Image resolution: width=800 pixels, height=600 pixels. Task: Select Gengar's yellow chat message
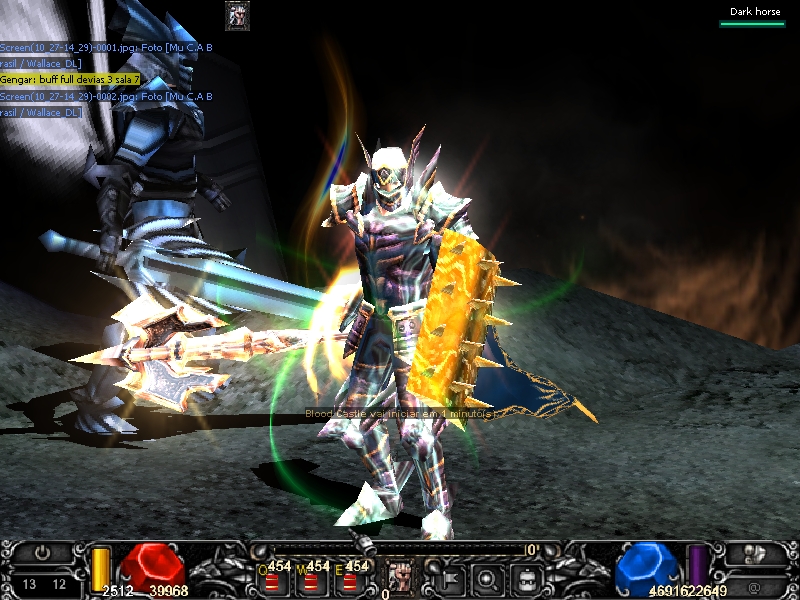click(70, 79)
